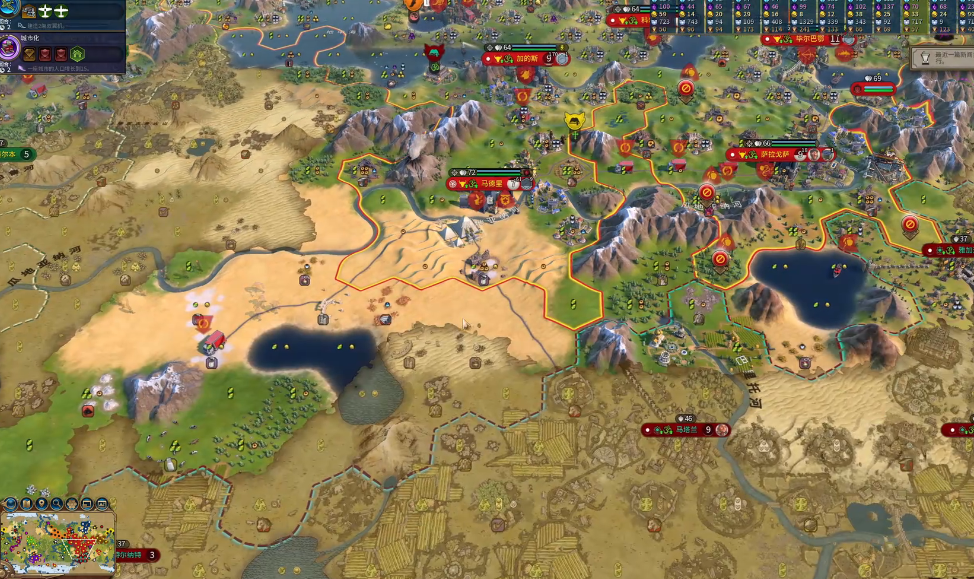Open the 马德里 city banner
This screenshot has width=974, height=579.
[x=490, y=184]
